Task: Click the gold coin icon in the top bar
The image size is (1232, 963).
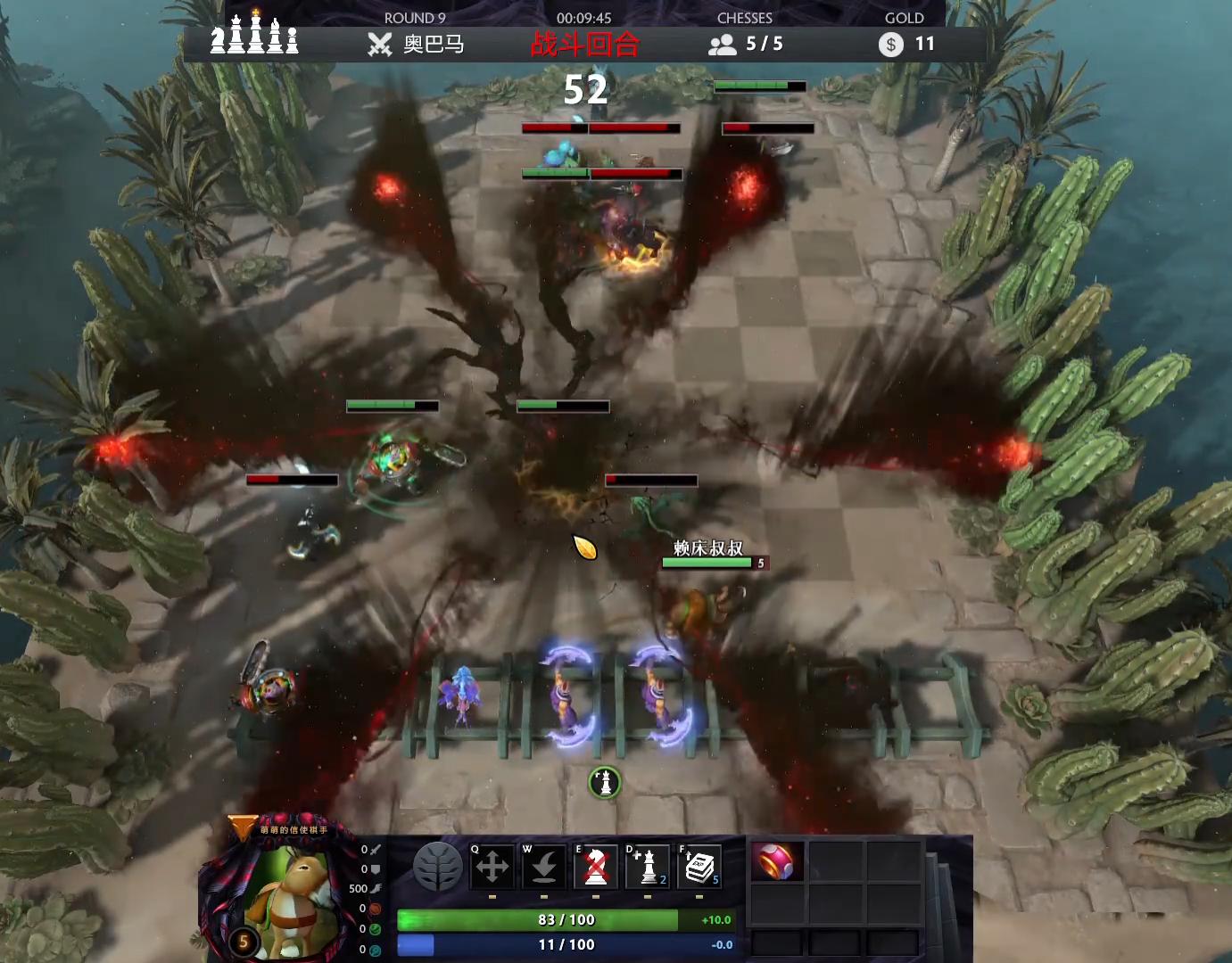Action: (890, 45)
